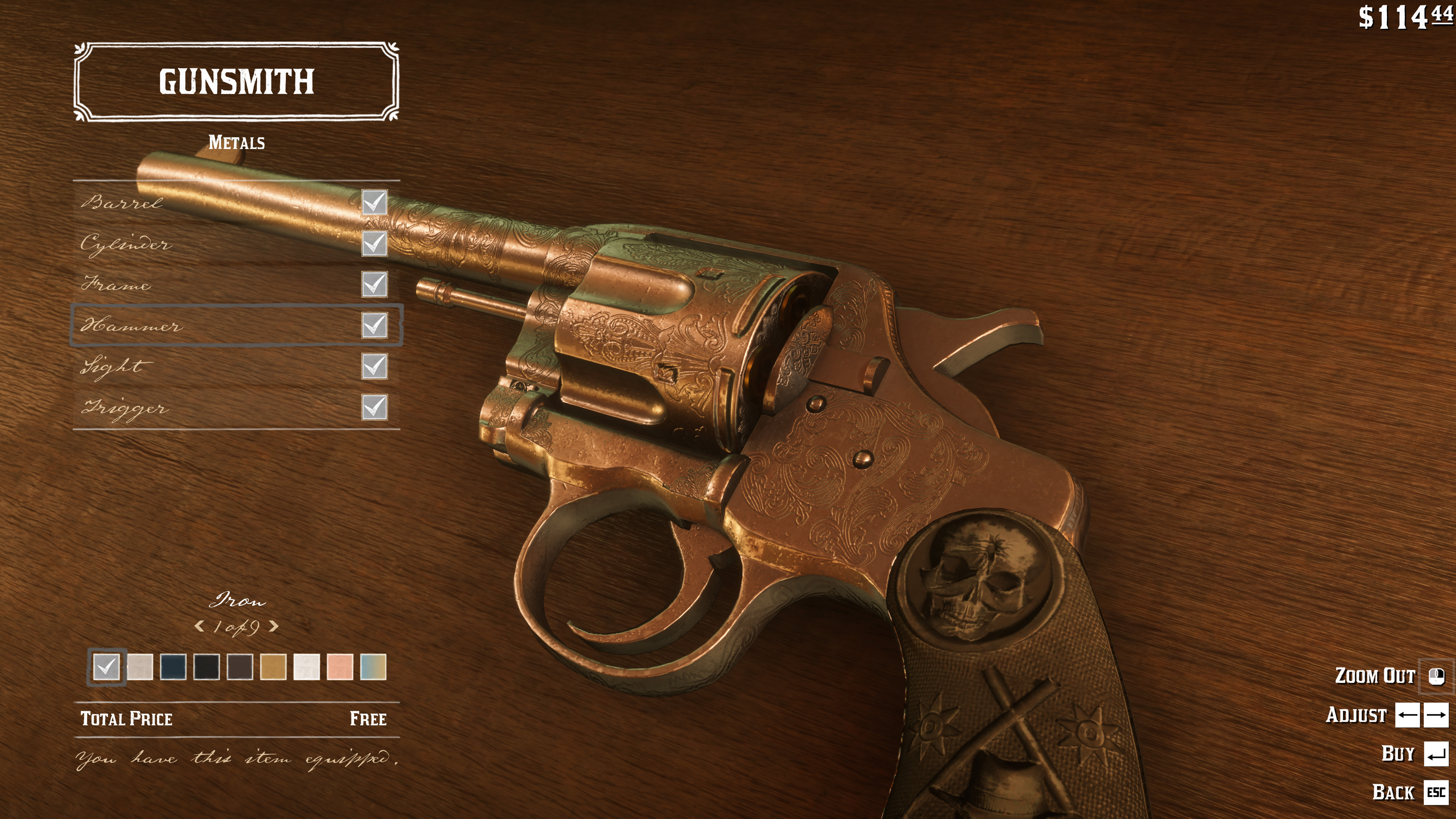Pick the black metal swatch
Image resolution: width=1456 pixels, height=819 pixels.
click(x=206, y=667)
